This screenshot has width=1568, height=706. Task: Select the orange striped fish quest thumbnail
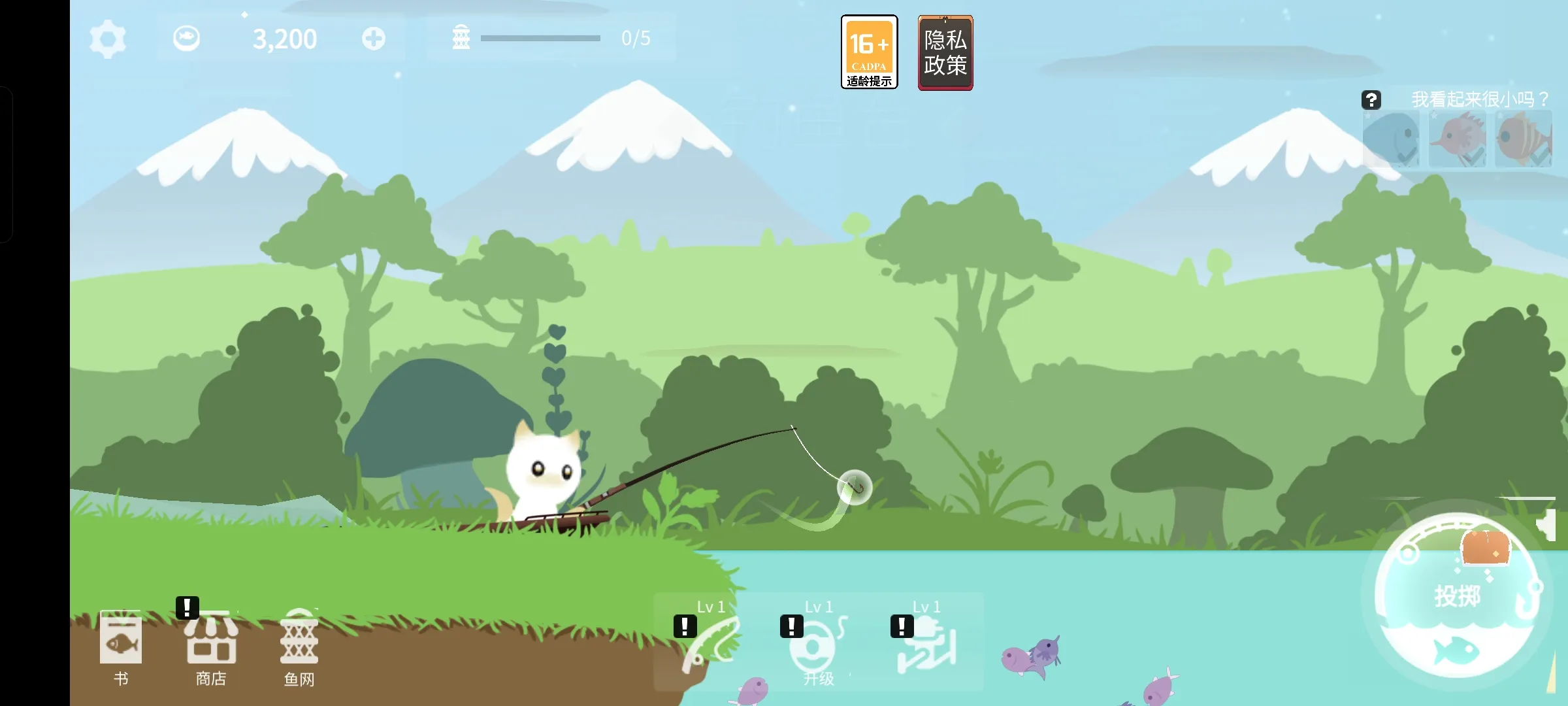tap(1524, 139)
